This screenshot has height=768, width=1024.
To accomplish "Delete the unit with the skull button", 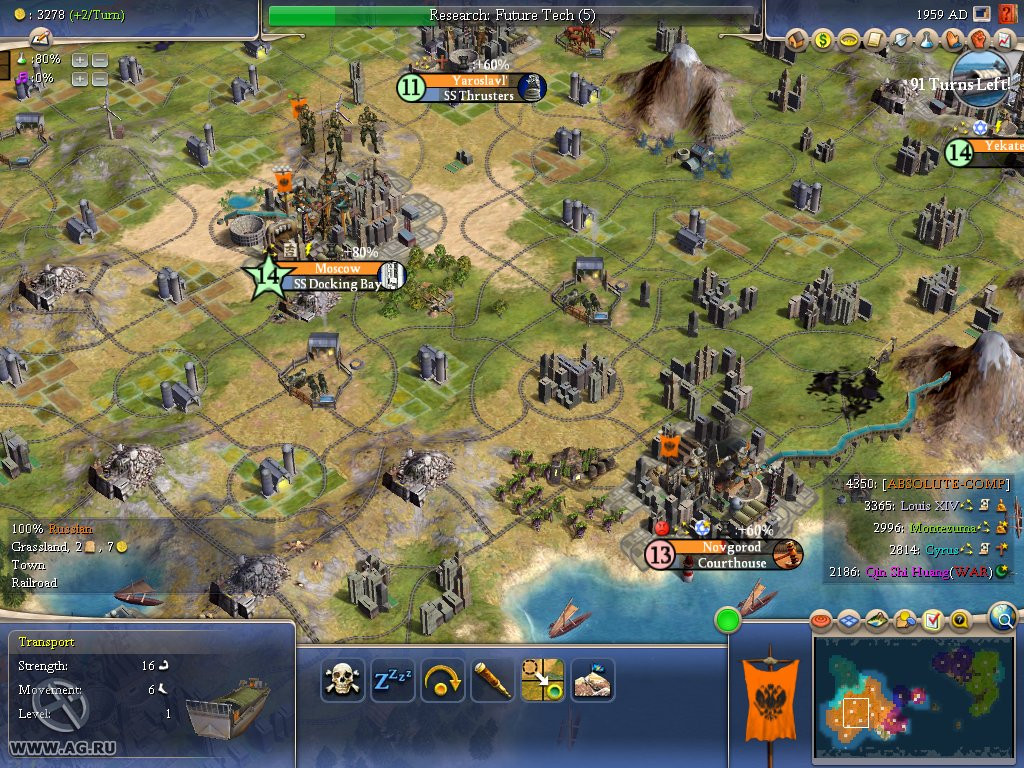I will click(342, 681).
